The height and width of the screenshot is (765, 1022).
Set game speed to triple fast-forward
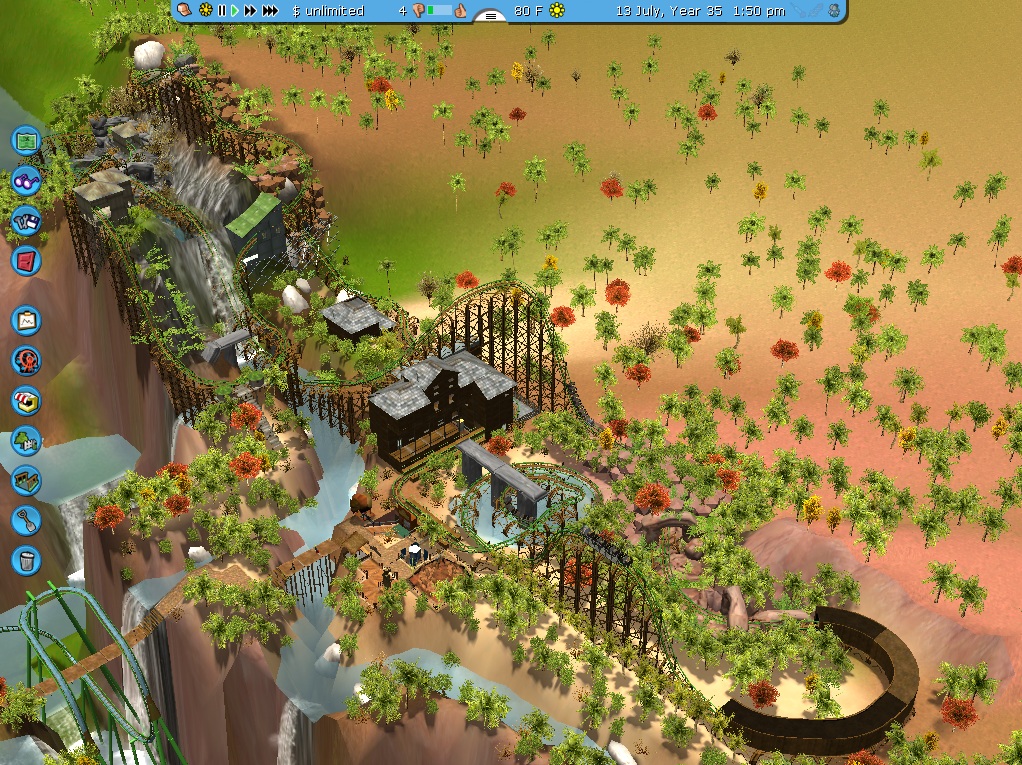(x=270, y=11)
